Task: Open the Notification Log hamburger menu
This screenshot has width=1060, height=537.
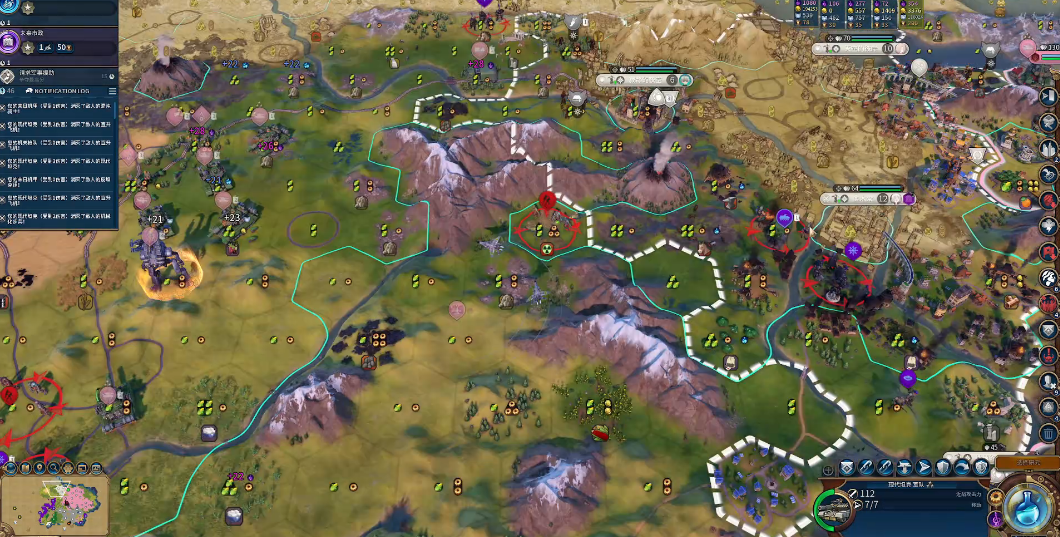Action: click(113, 90)
